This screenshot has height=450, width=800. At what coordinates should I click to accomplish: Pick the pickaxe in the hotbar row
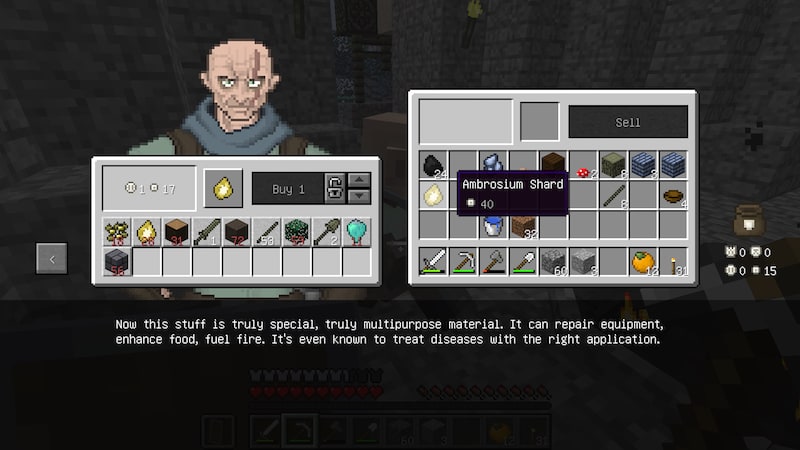(x=463, y=262)
